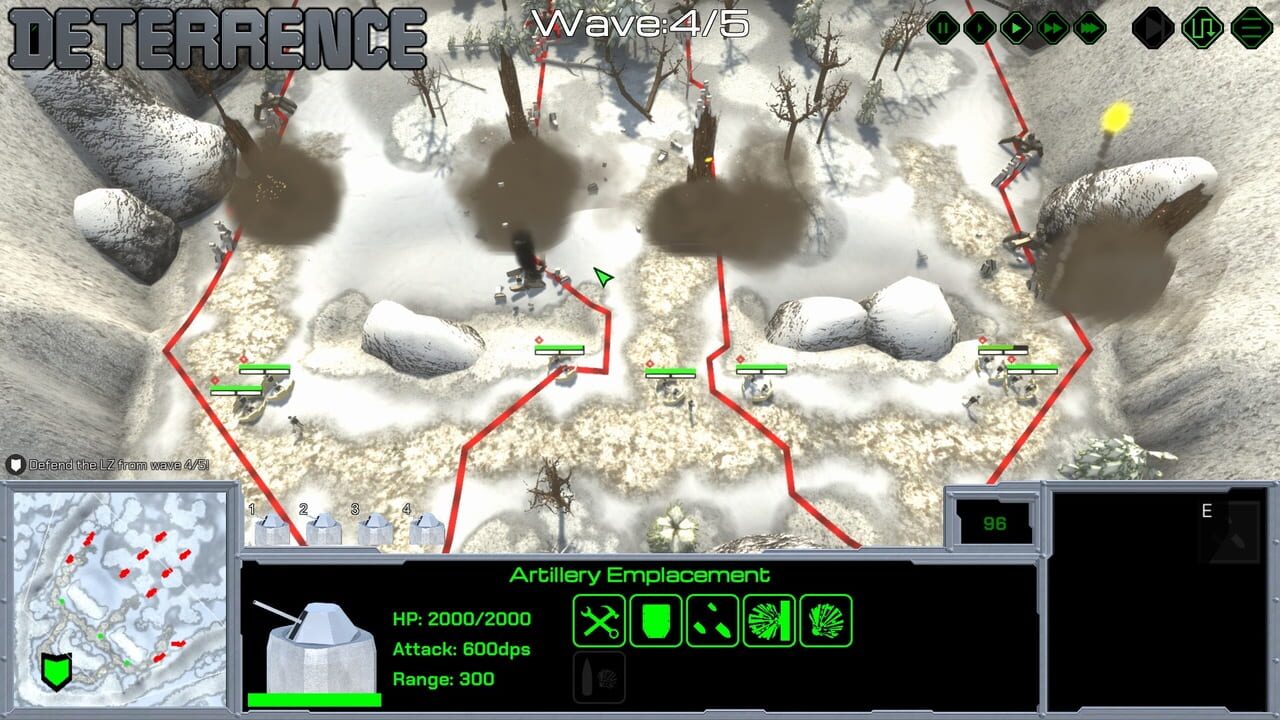Select the explosion damage upgrade icon
Screen dimensions: 1280x720
(x=824, y=619)
